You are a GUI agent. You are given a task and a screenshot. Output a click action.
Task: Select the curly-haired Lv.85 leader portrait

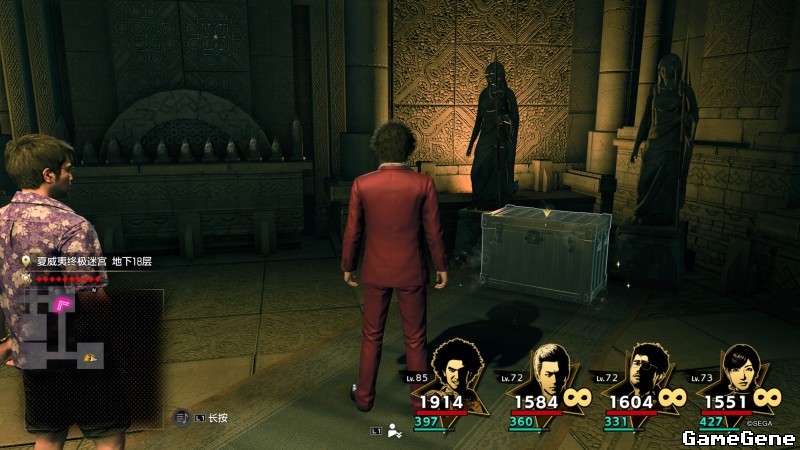455,369
